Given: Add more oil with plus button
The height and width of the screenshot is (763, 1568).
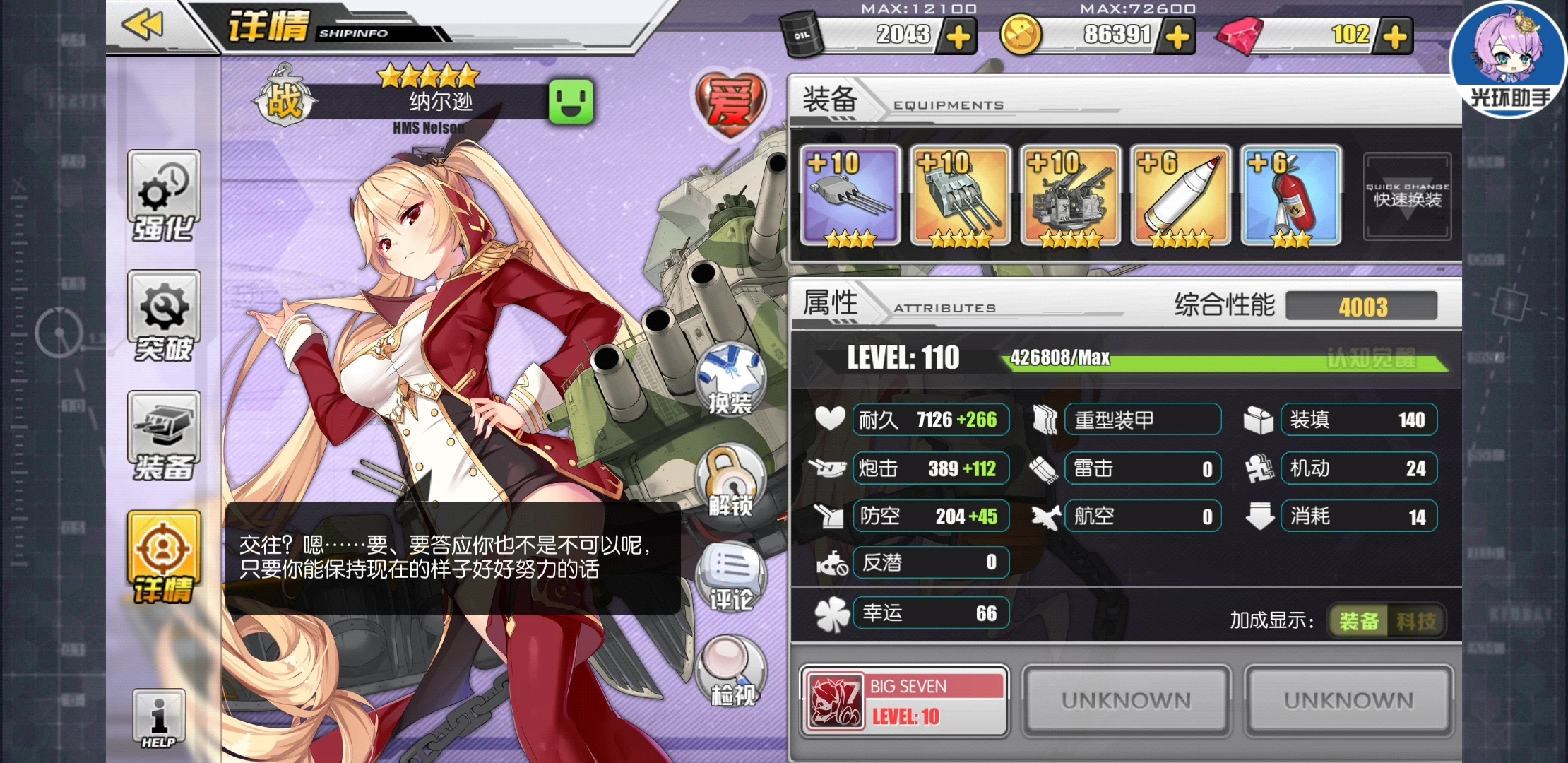Looking at the screenshot, I should point(958,37).
